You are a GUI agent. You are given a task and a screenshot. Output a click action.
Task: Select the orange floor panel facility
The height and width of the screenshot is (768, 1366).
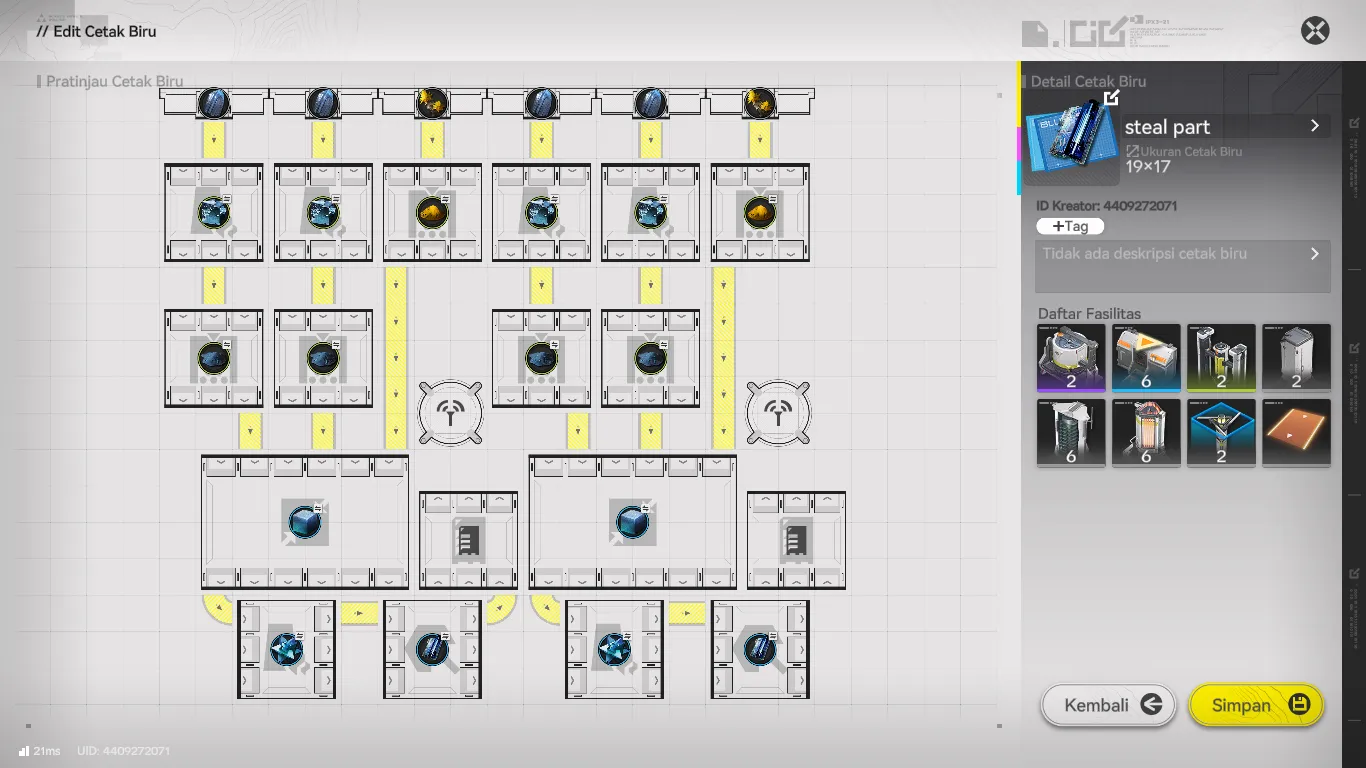coord(1296,432)
